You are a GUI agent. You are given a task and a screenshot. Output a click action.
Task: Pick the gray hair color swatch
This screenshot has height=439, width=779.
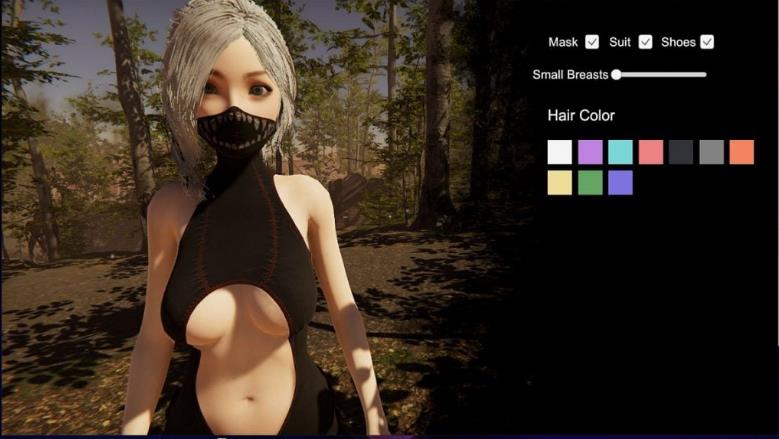tap(711, 152)
